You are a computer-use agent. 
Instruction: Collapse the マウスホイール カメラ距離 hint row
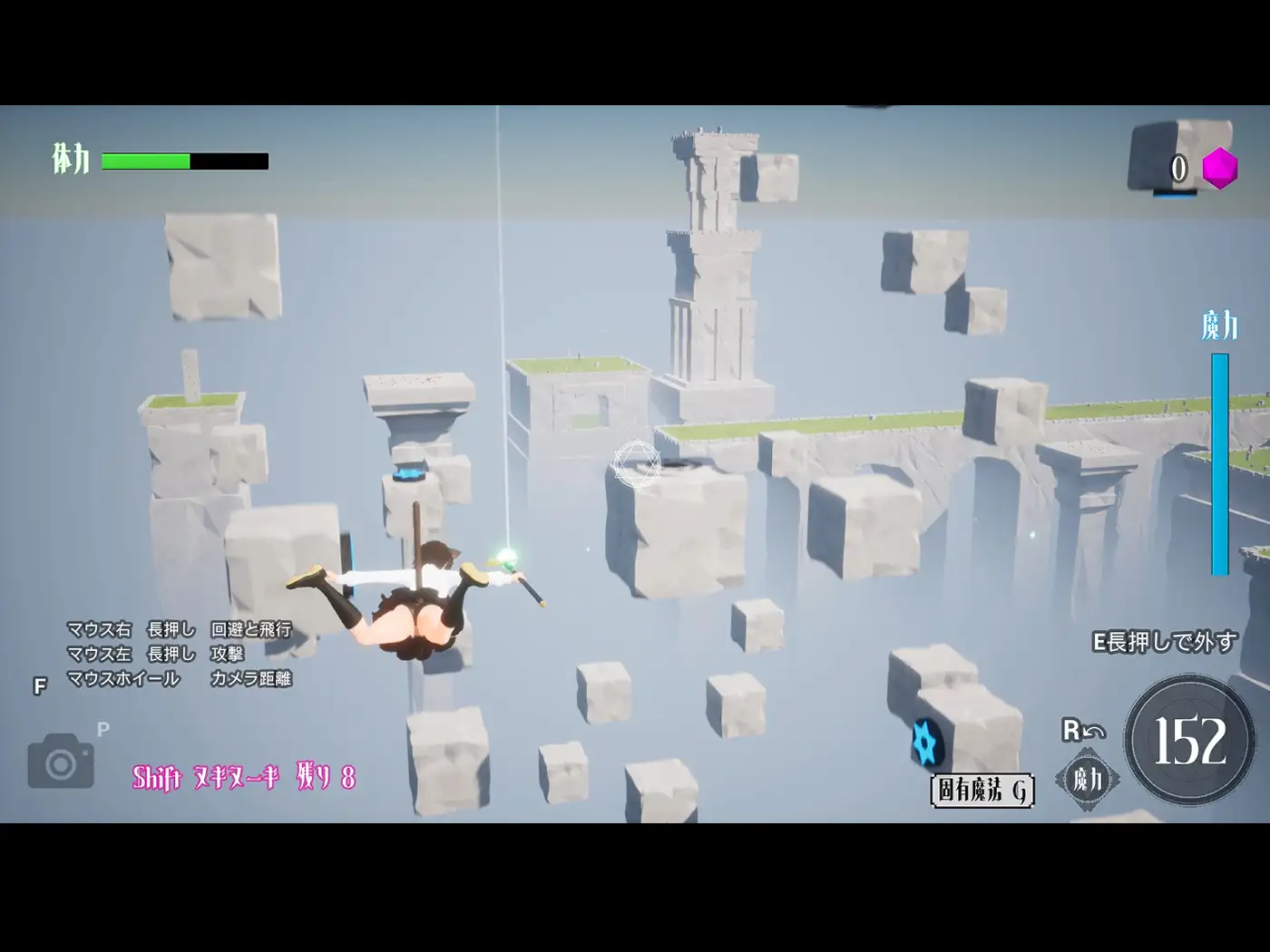[181, 675]
